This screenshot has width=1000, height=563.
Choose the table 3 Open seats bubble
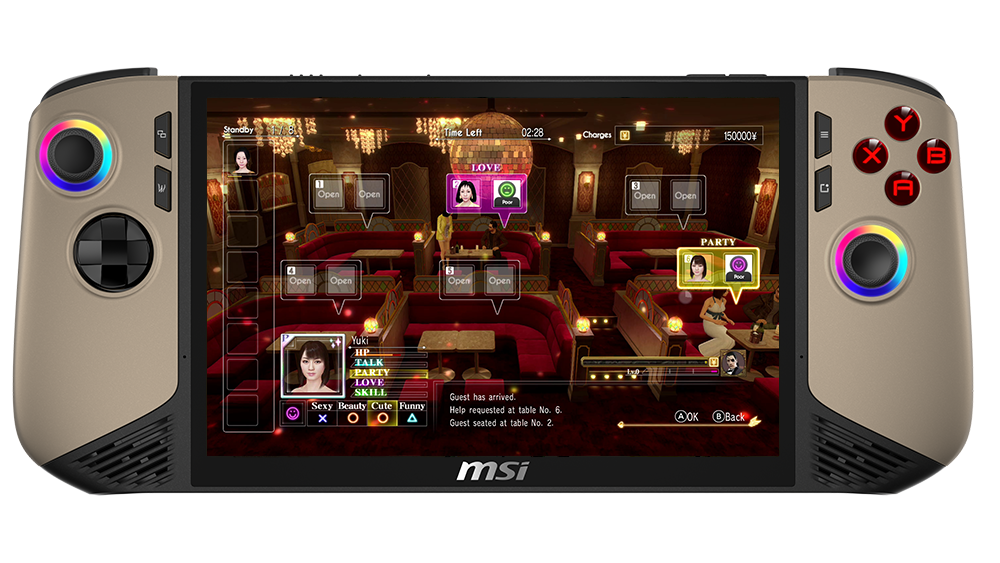pos(664,196)
